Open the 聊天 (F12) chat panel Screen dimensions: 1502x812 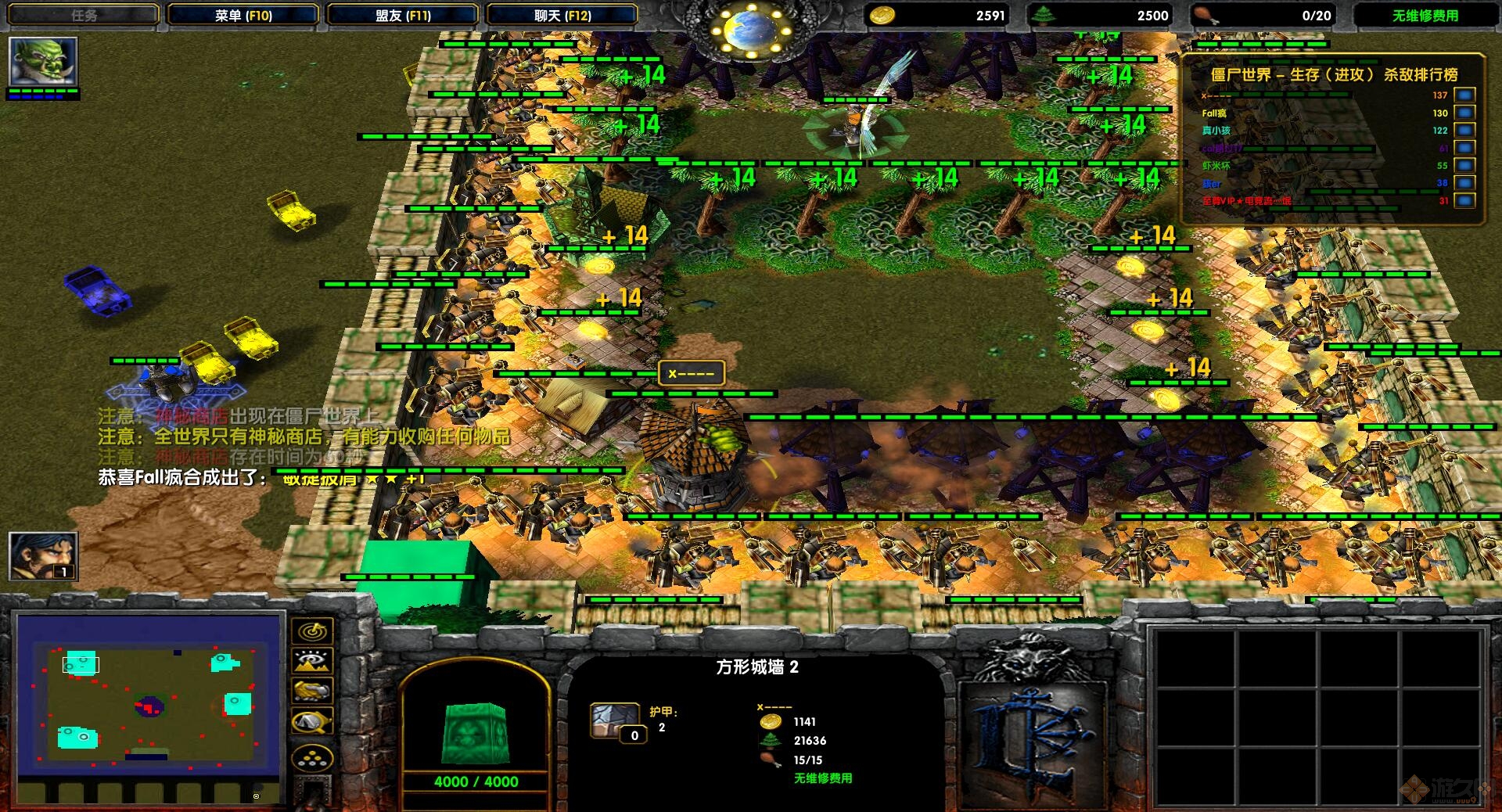coord(560,13)
